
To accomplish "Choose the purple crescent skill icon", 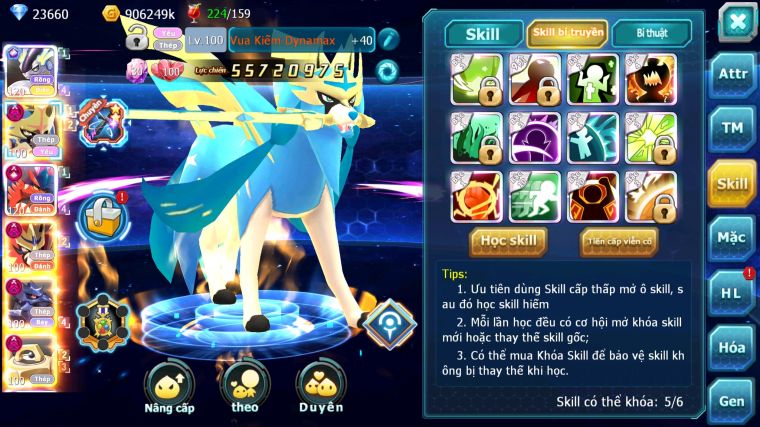I will pyautogui.click(x=535, y=137).
